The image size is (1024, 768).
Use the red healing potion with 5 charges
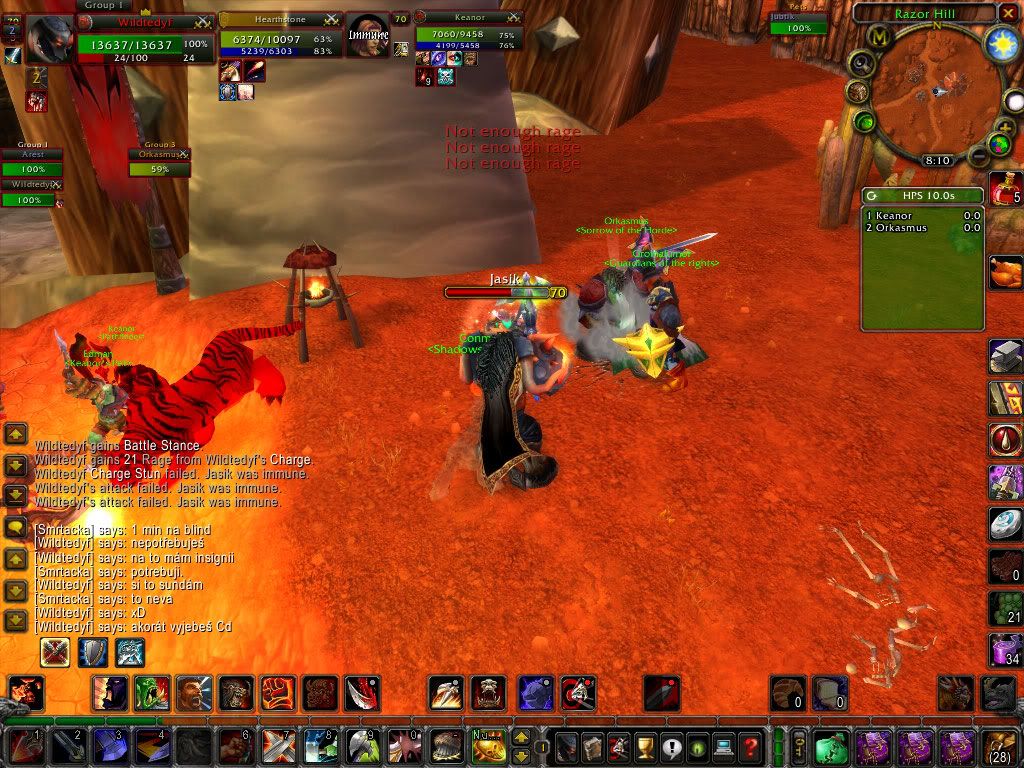pyautogui.click(x=1004, y=188)
